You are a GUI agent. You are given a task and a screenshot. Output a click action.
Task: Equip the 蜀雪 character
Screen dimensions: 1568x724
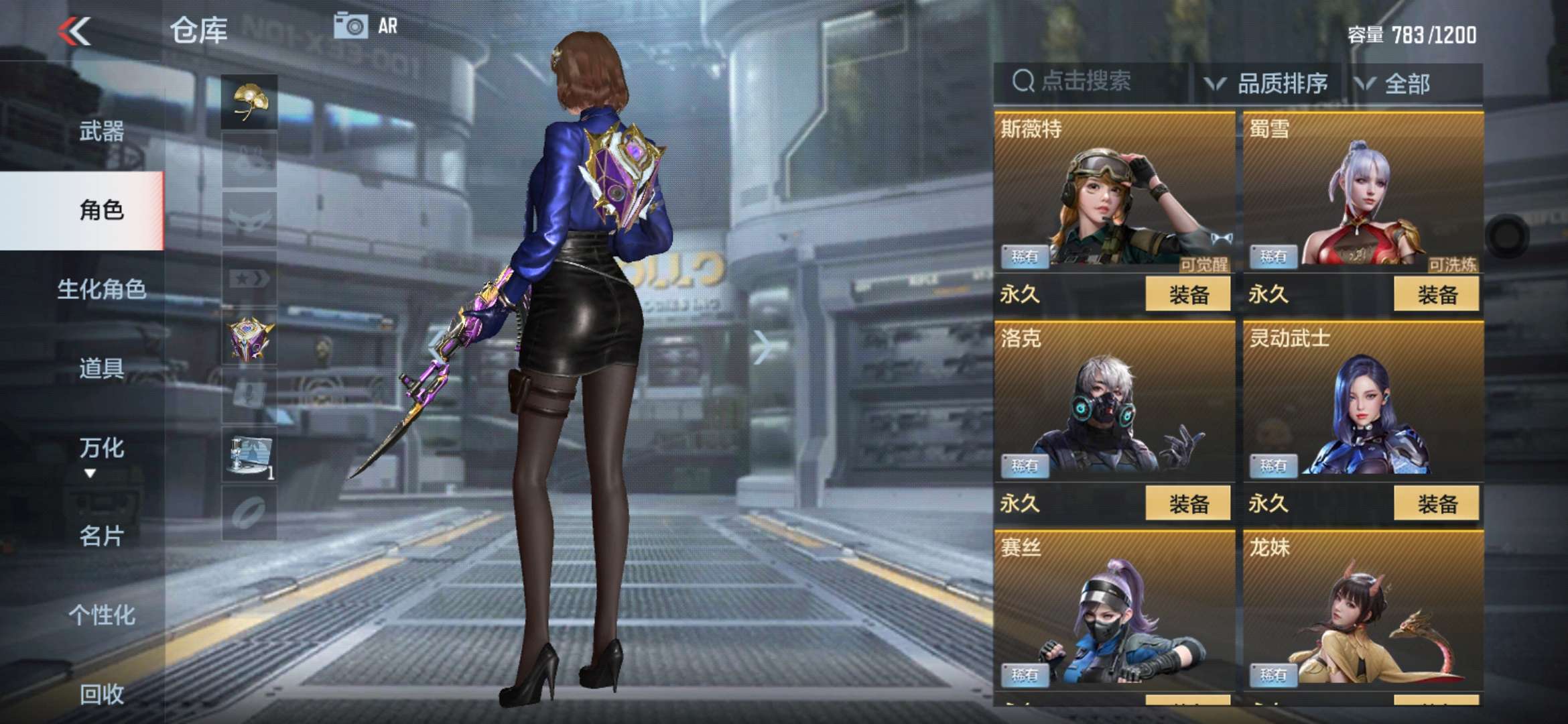(x=1437, y=294)
